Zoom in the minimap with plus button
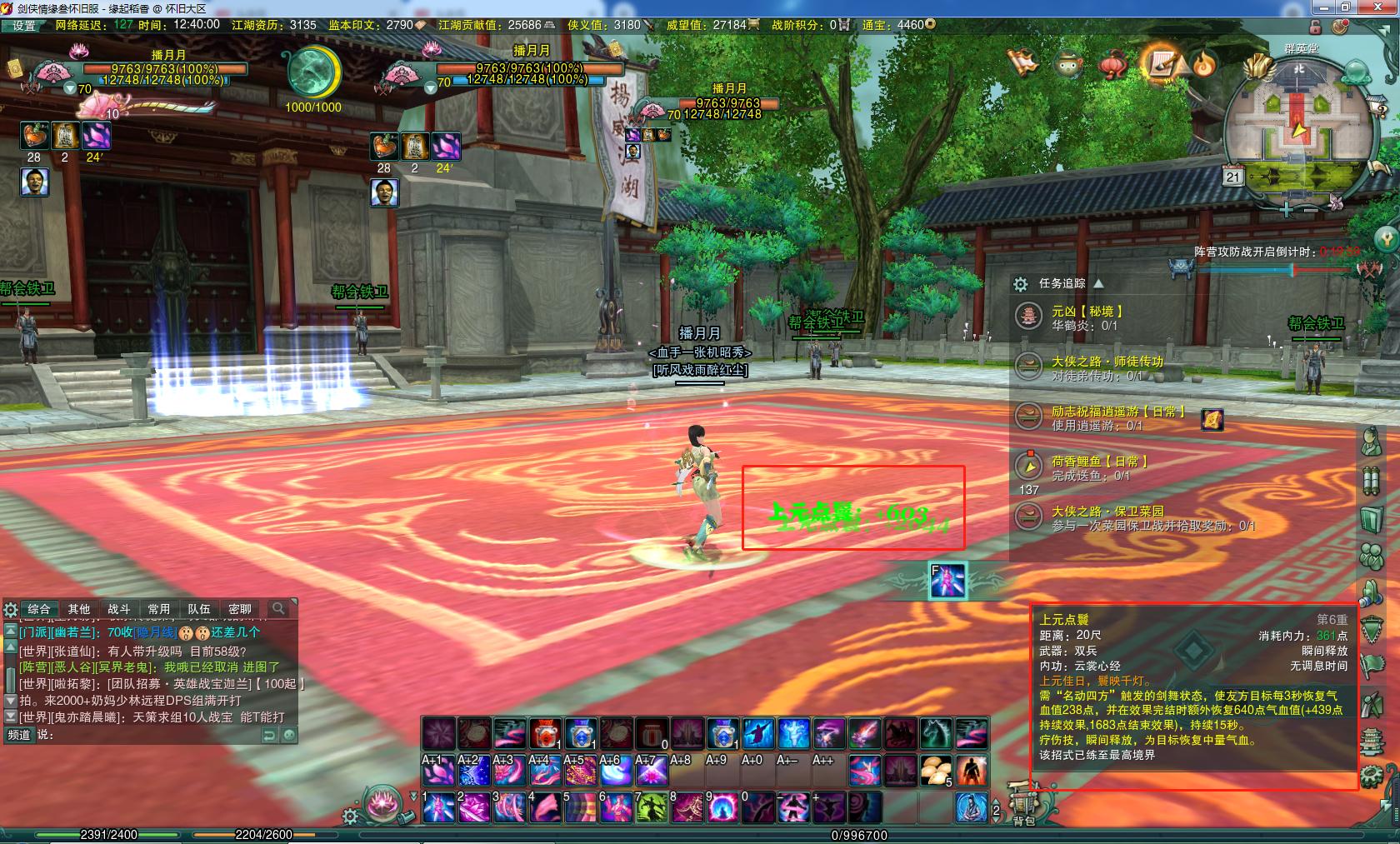Viewport: 1400px width, 844px height. pos(1287,209)
